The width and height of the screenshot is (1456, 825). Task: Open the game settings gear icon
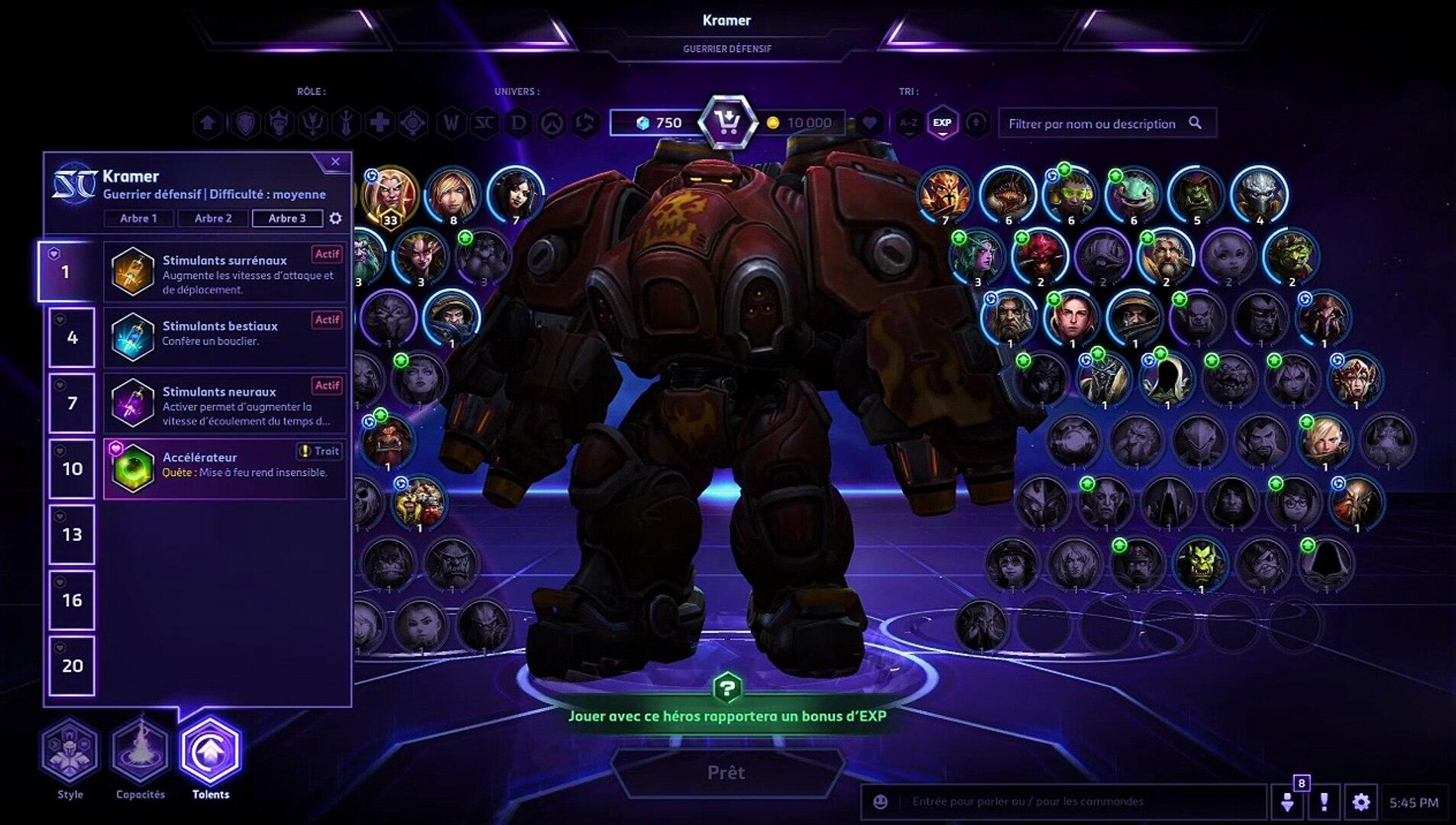click(1361, 802)
